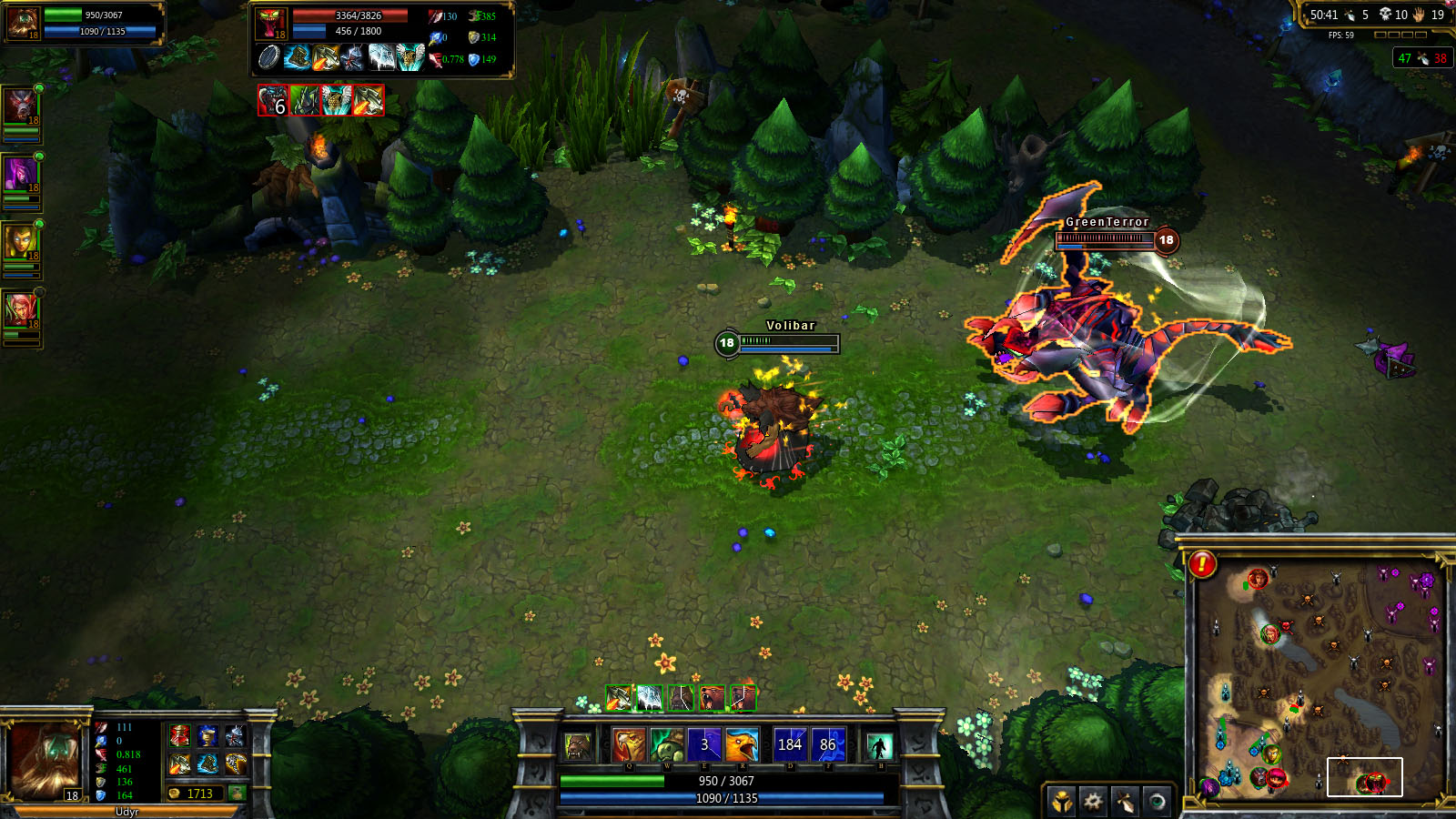Click the summoner spell showing 86 cooldown
Image resolution: width=1456 pixels, height=819 pixels.
(828, 745)
